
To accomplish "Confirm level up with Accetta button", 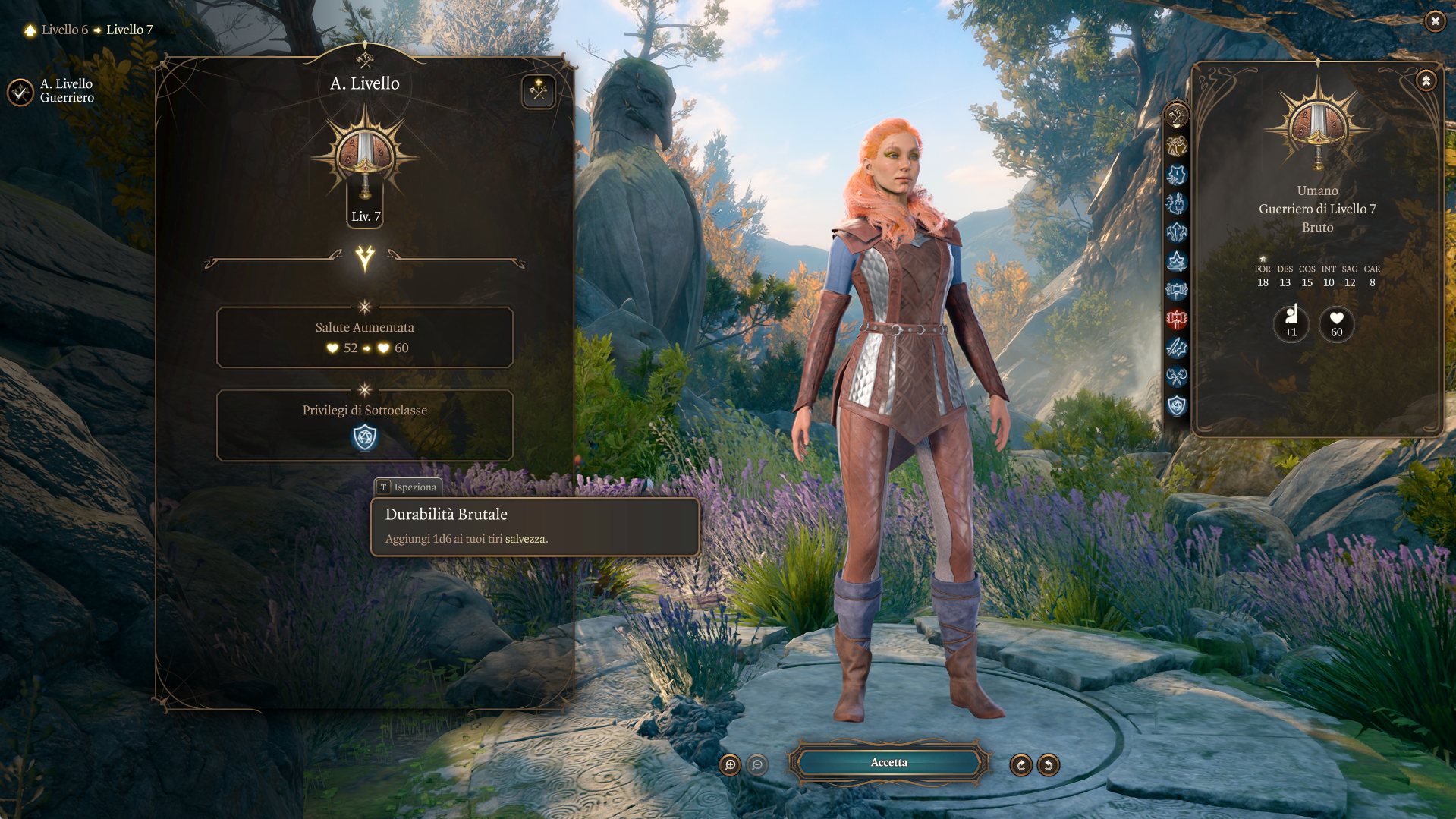I will click(x=888, y=763).
